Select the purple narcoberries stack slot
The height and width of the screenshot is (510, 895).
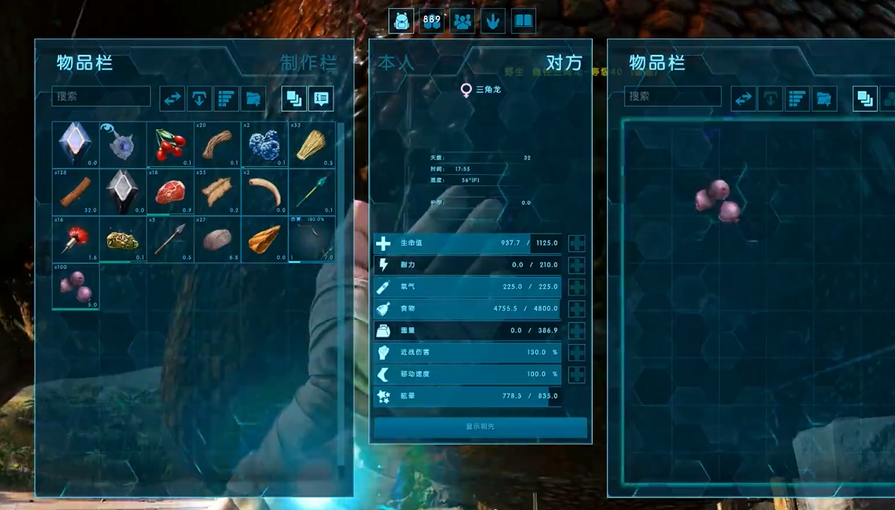(x=76, y=287)
